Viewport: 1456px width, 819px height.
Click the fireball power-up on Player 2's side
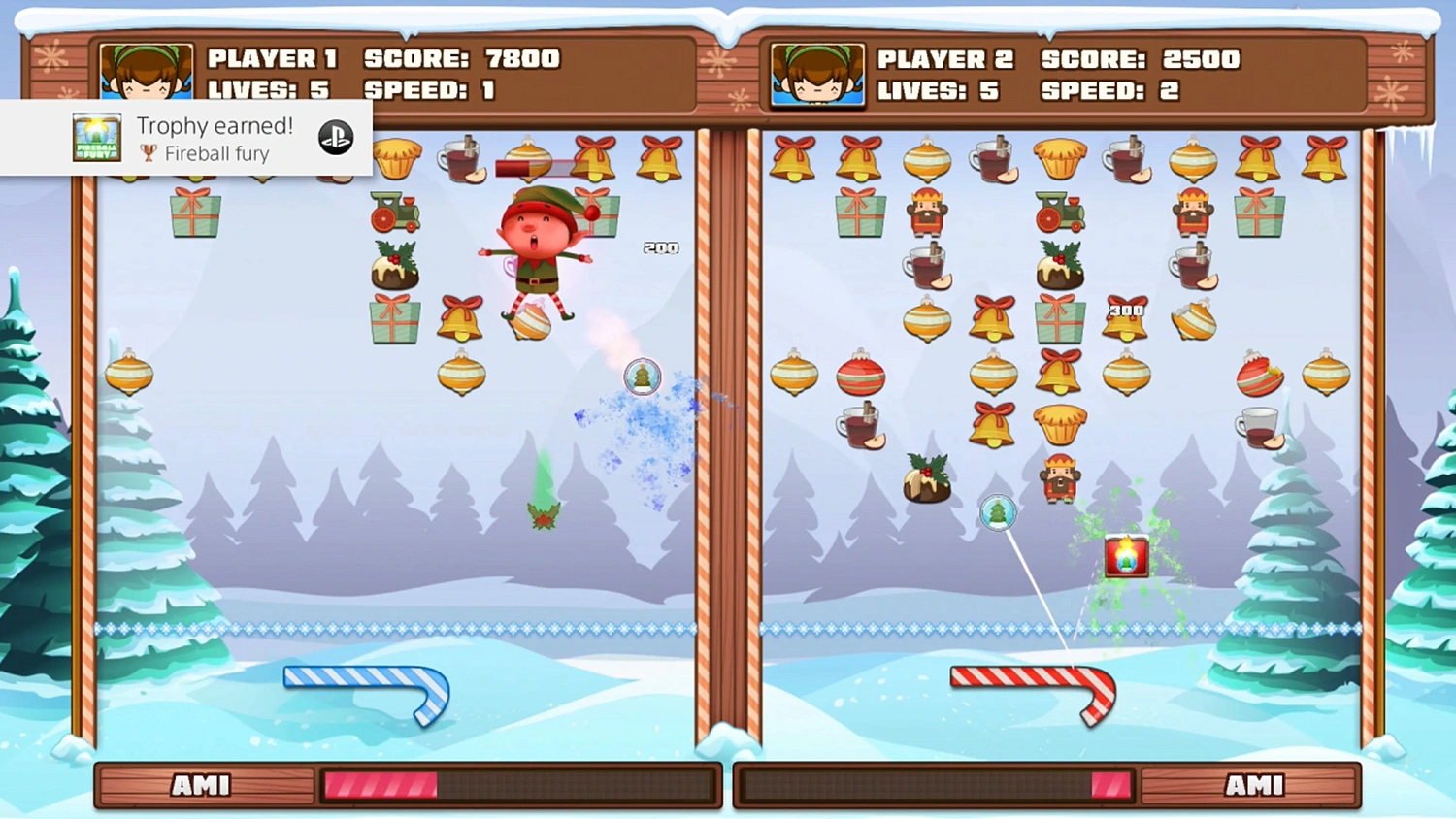click(1126, 555)
